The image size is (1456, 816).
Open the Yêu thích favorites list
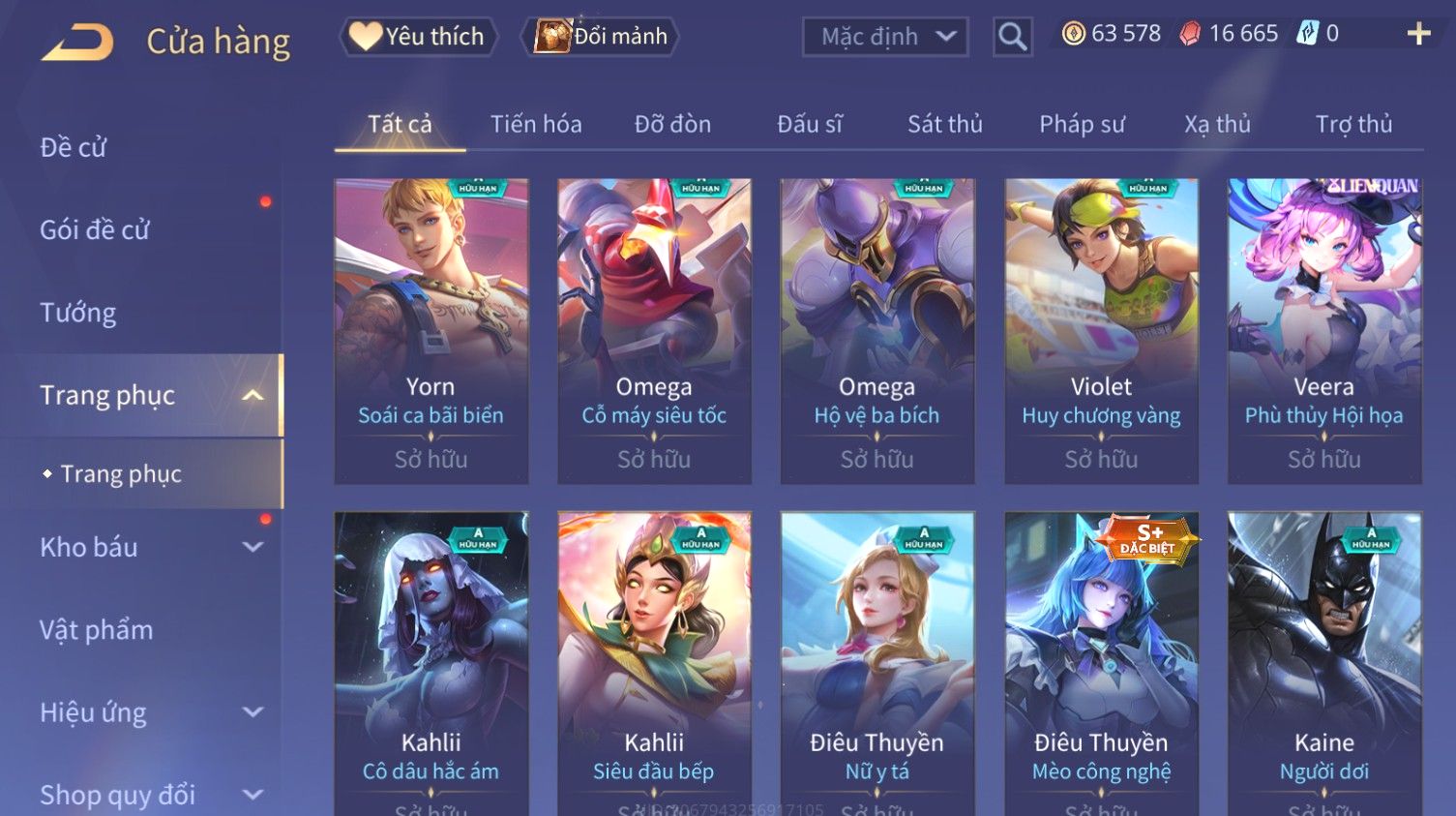[x=419, y=37]
